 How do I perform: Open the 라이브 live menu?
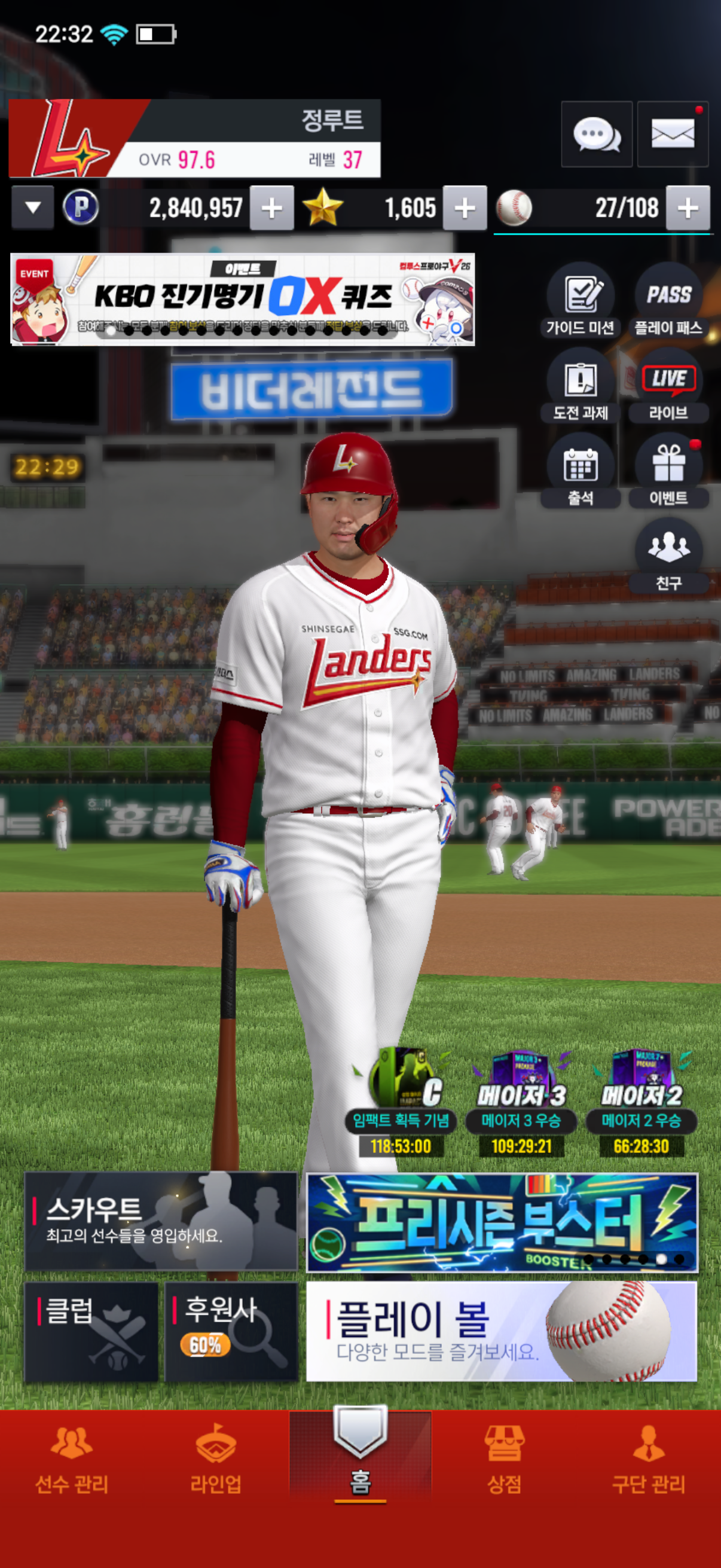click(668, 385)
